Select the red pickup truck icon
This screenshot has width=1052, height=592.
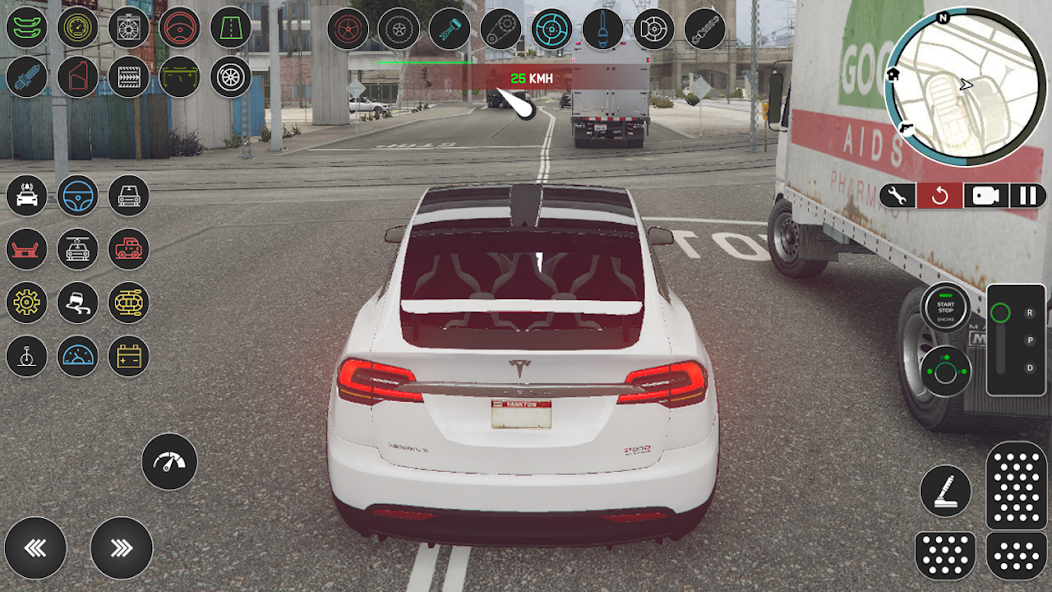[x=129, y=249]
